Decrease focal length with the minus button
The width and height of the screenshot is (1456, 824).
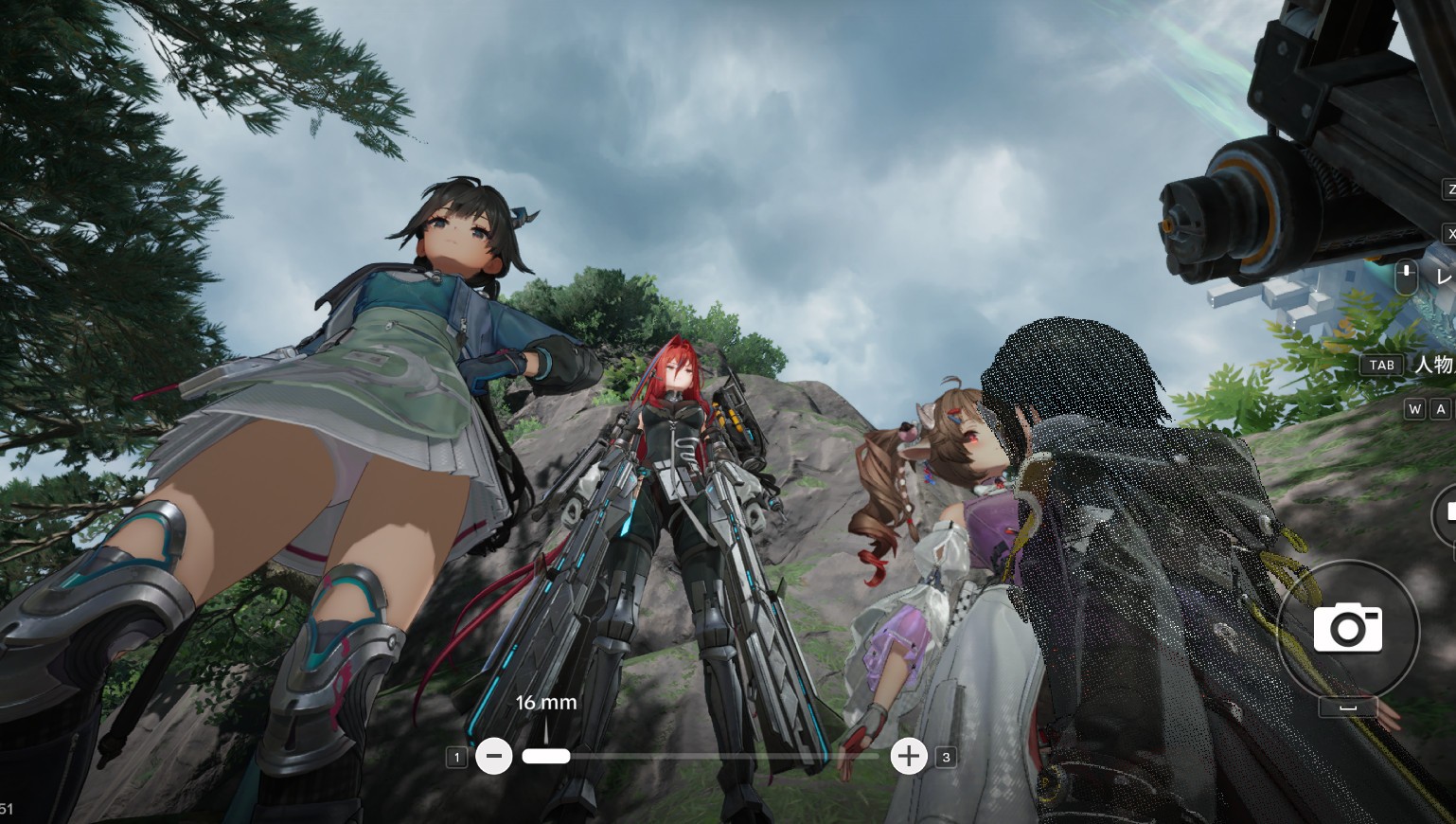(493, 756)
